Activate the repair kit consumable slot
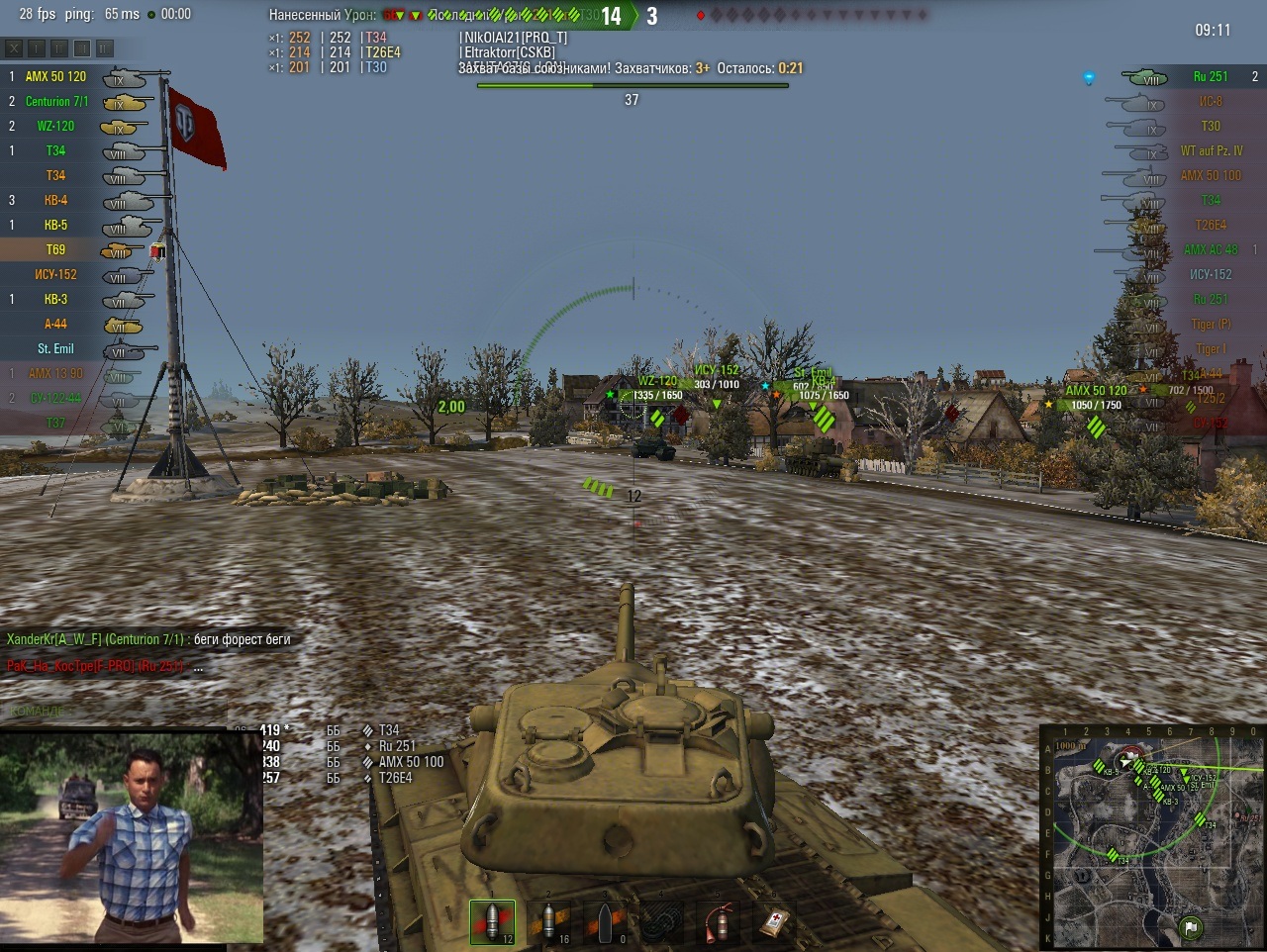The image size is (1267, 952). point(661,922)
